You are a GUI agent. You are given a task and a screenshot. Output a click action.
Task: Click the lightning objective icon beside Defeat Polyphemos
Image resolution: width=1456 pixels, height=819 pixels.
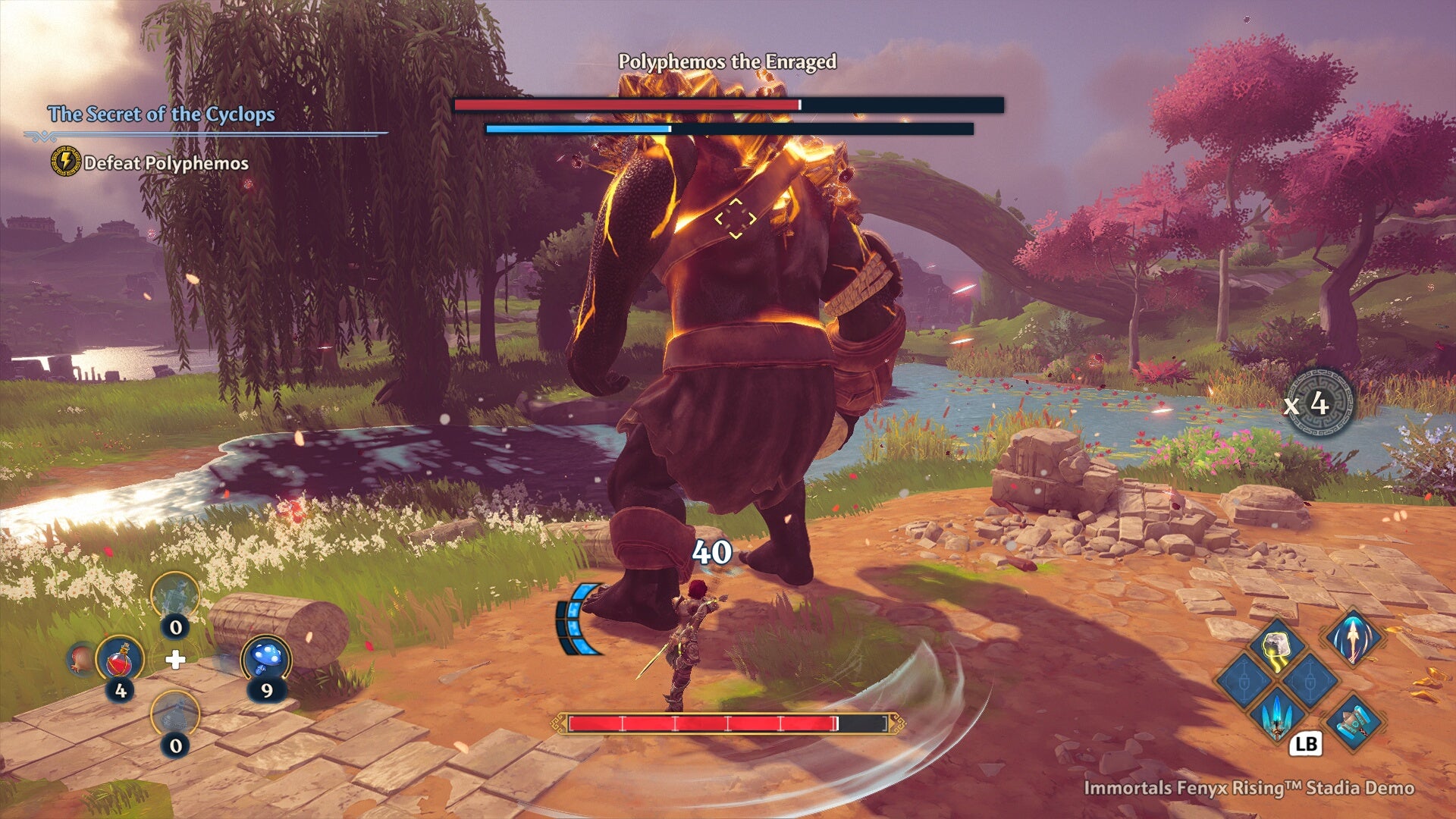point(64,162)
